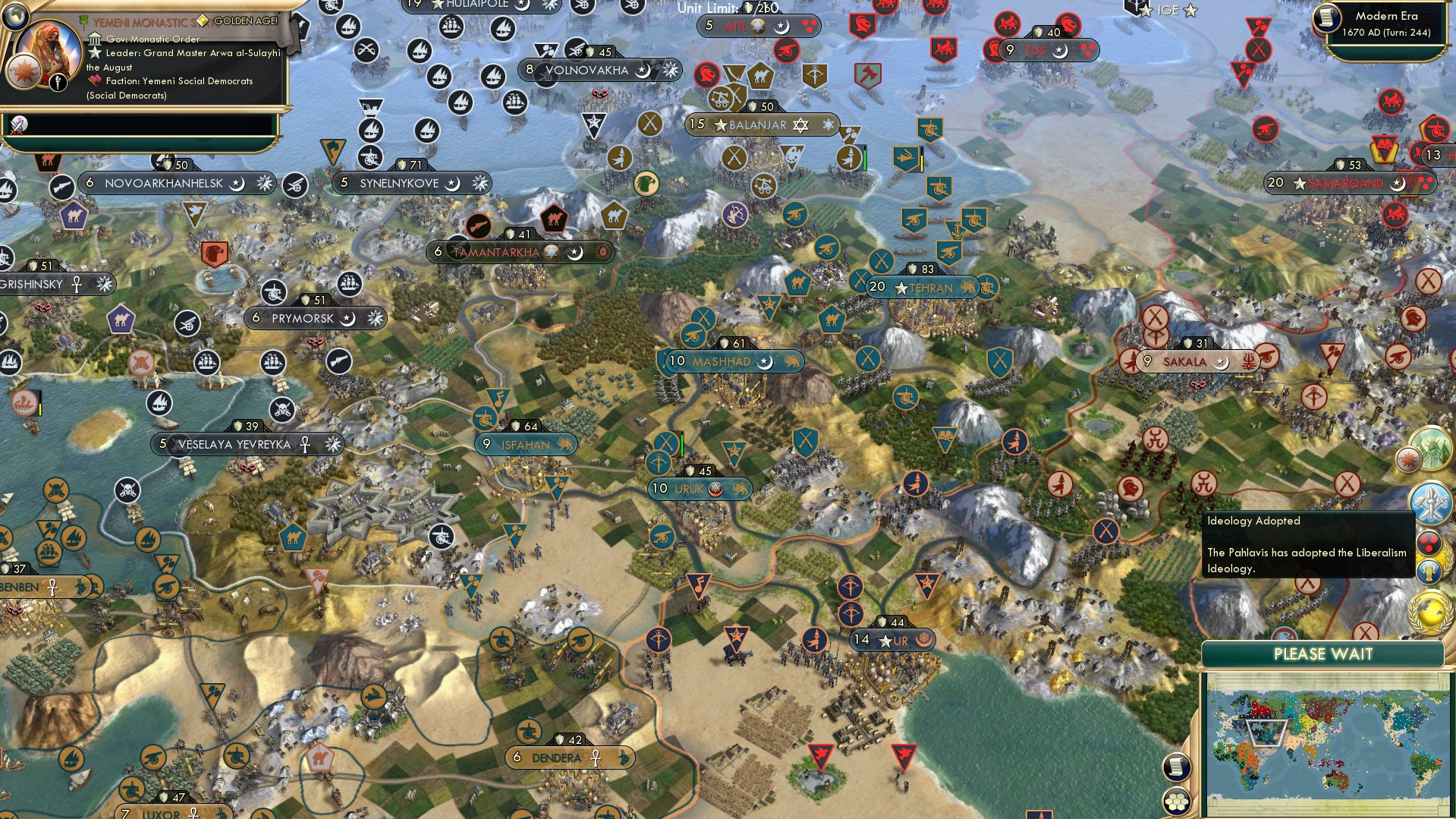Click the blue trophy world project notification icon
This screenshot has height=819, width=1456.
point(1429,569)
